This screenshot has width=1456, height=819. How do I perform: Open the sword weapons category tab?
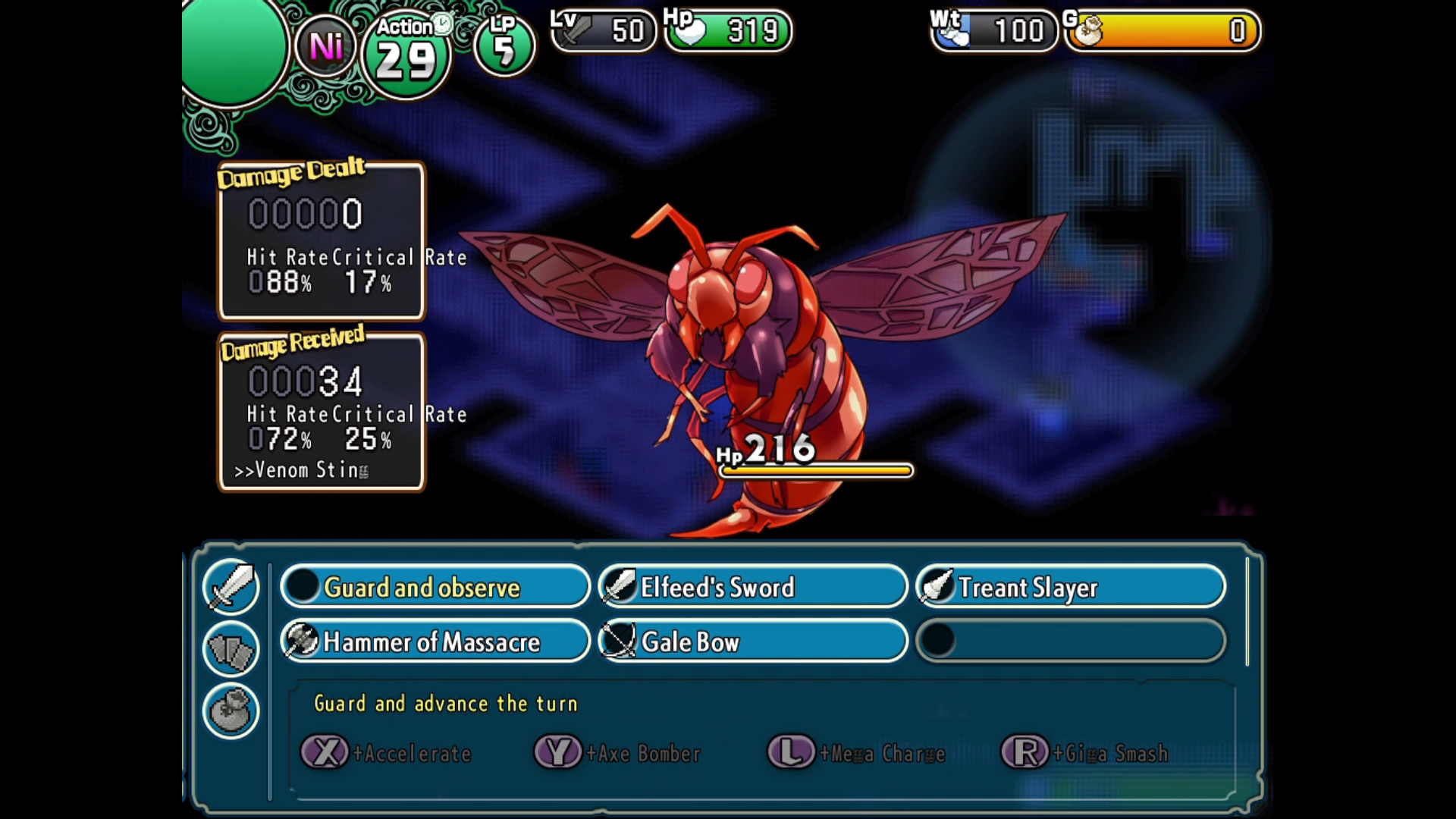pyautogui.click(x=231, y=586)
